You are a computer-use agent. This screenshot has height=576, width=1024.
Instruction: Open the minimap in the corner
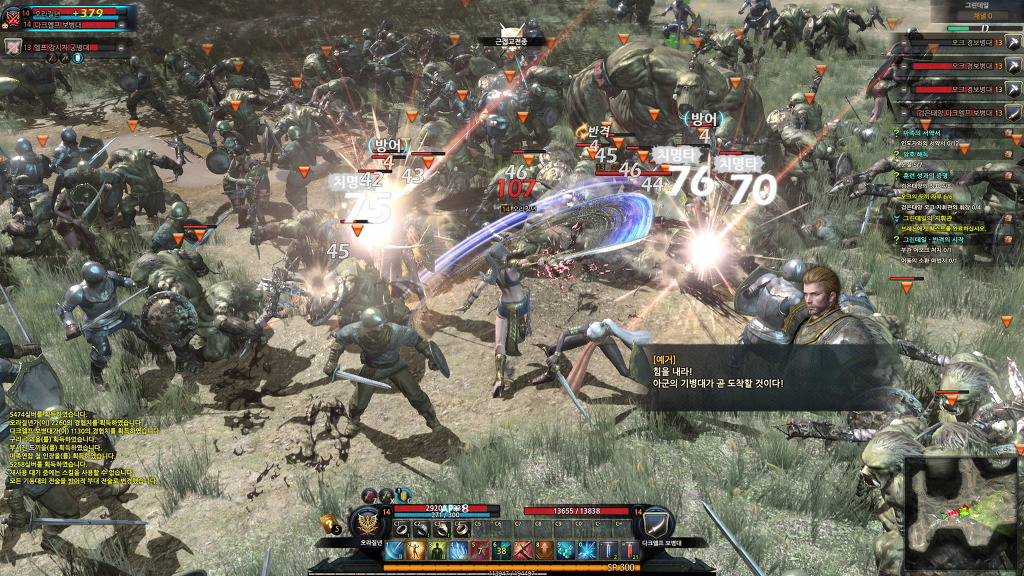coord(961,514)
